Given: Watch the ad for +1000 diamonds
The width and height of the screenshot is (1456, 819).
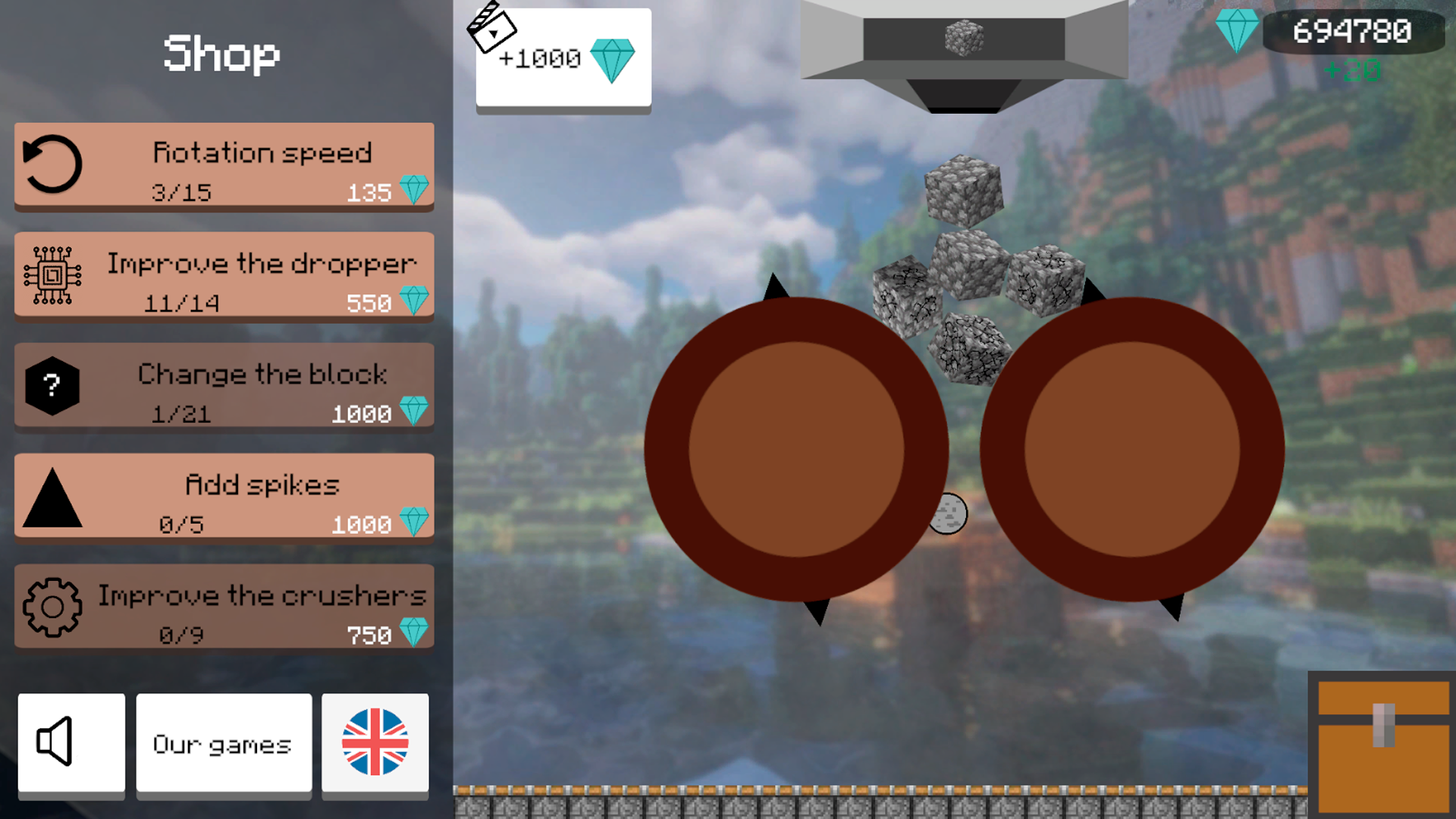Looking at the screenshot, I should [563, 61].
